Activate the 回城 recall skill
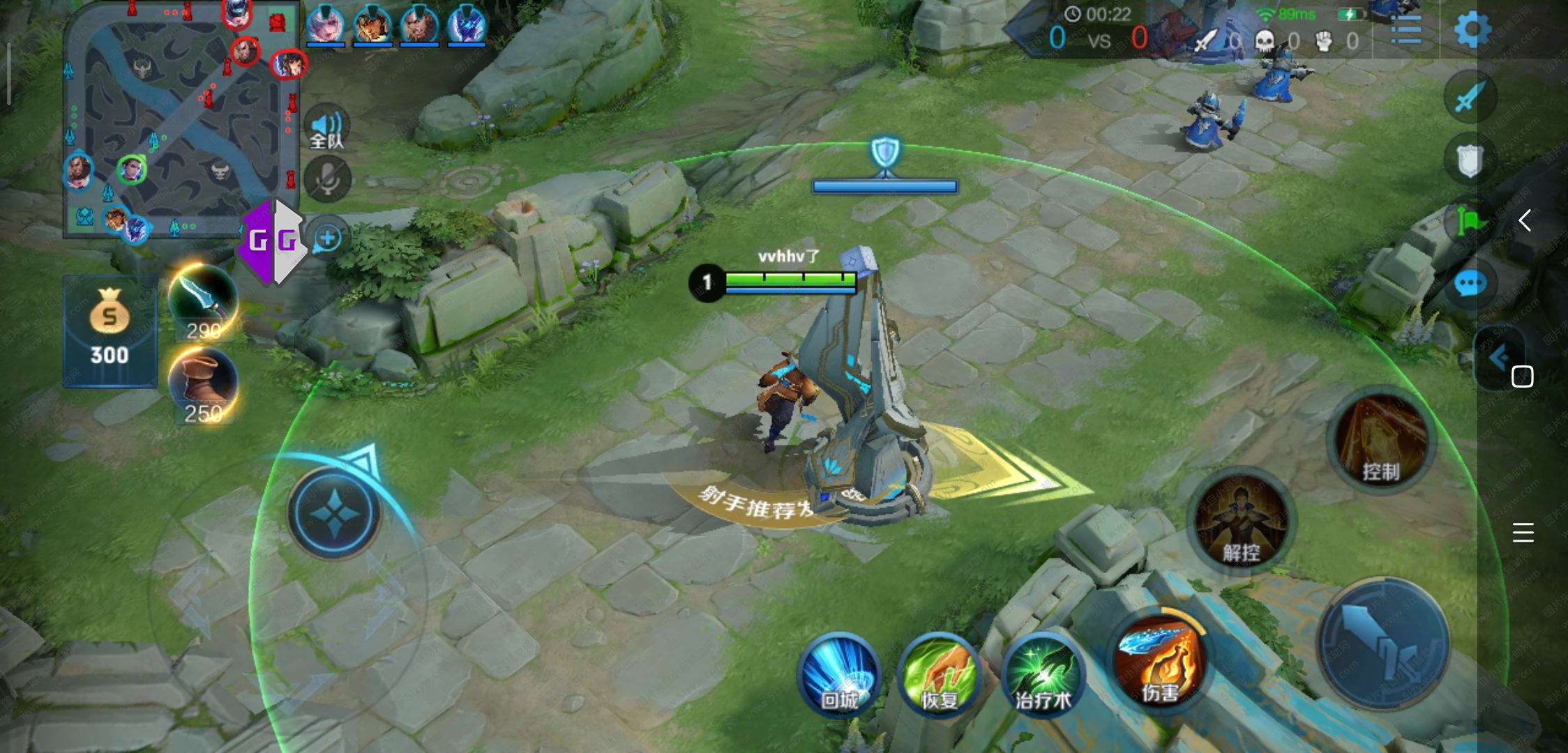Screen dimensions: 1568x753 839,675
